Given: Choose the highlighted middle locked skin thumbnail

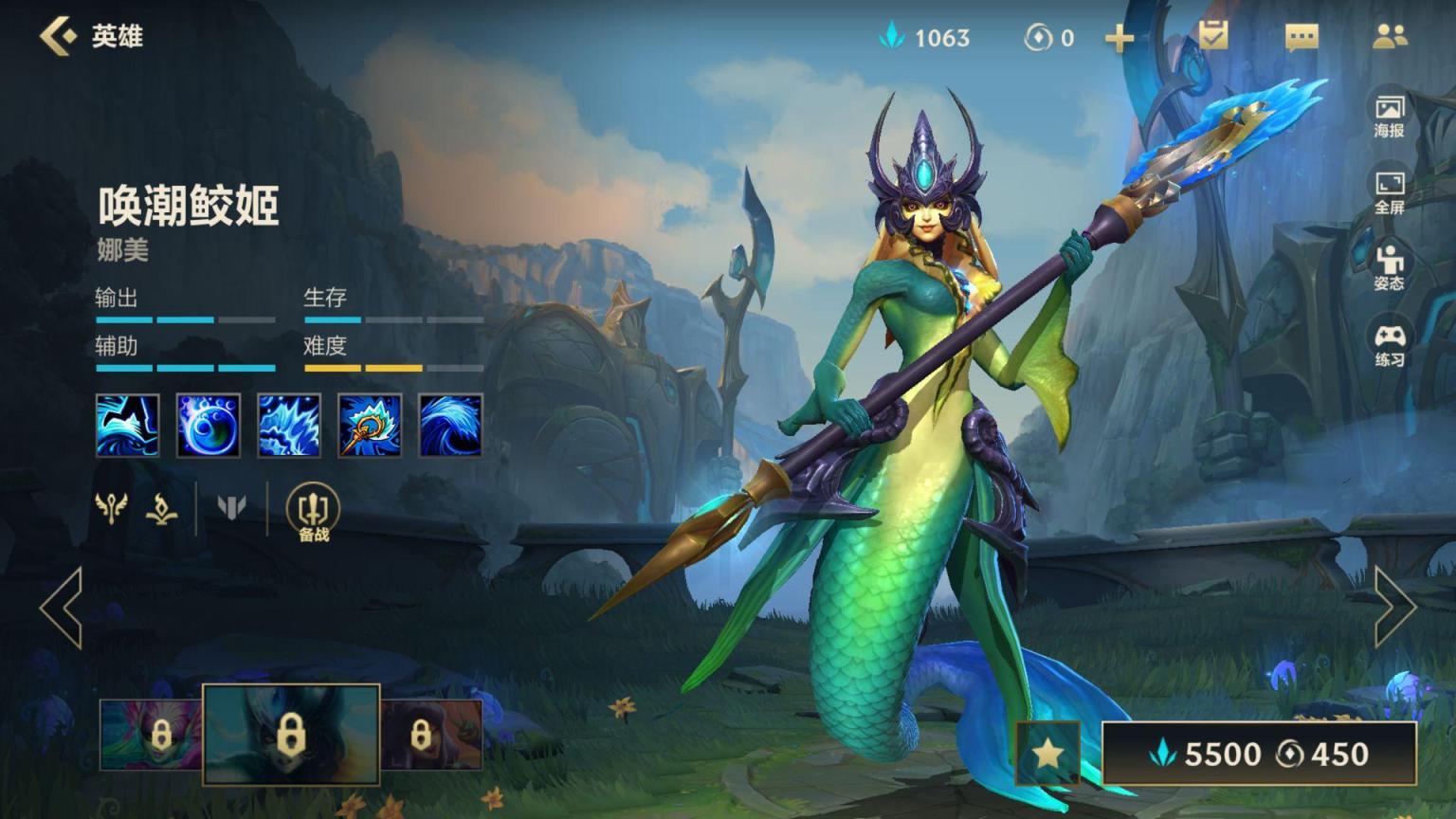Looking at the screenshot, I should click(291, 734).
